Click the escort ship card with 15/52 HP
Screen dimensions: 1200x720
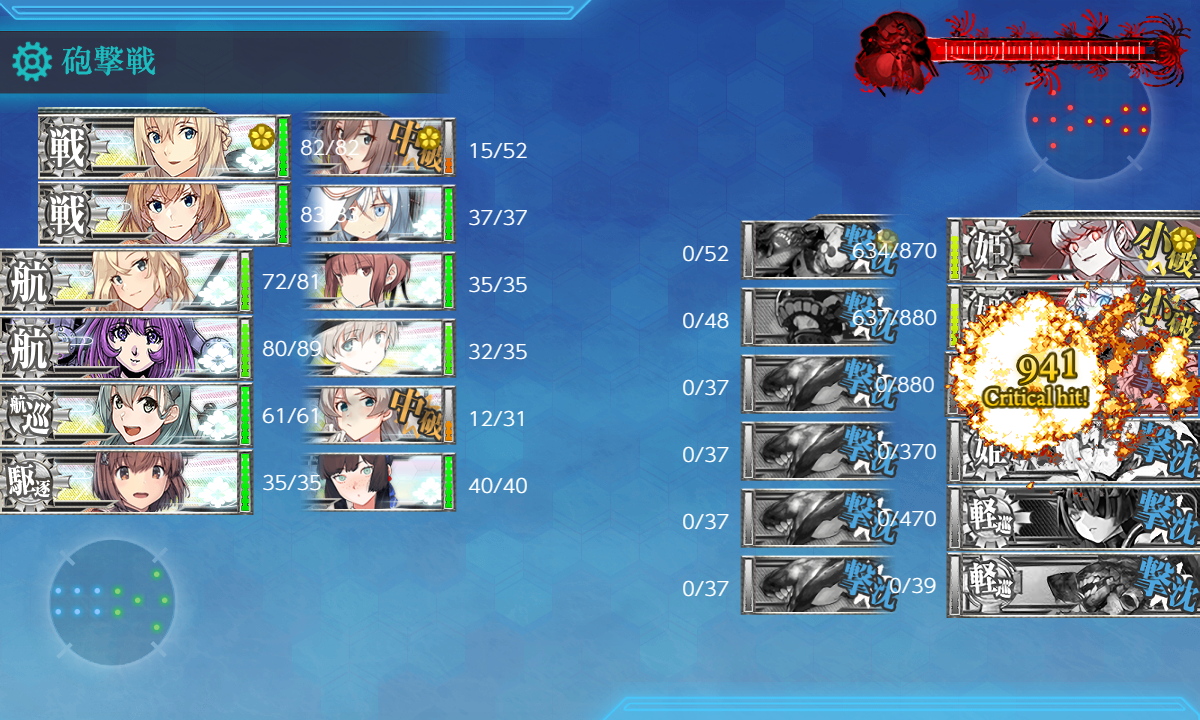380,147
